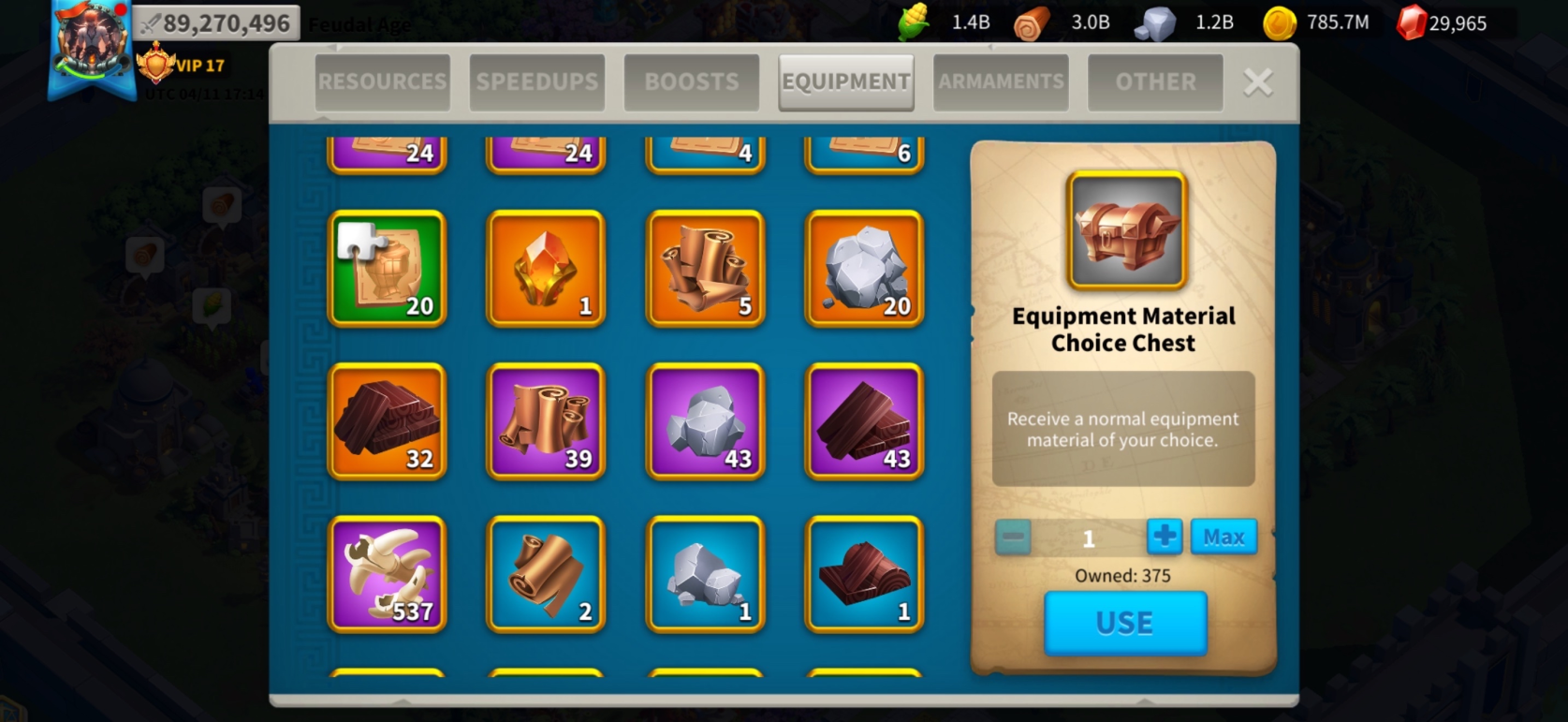
Task: Choose the purple leather scrolls with 39
Action: pos(546,421)
